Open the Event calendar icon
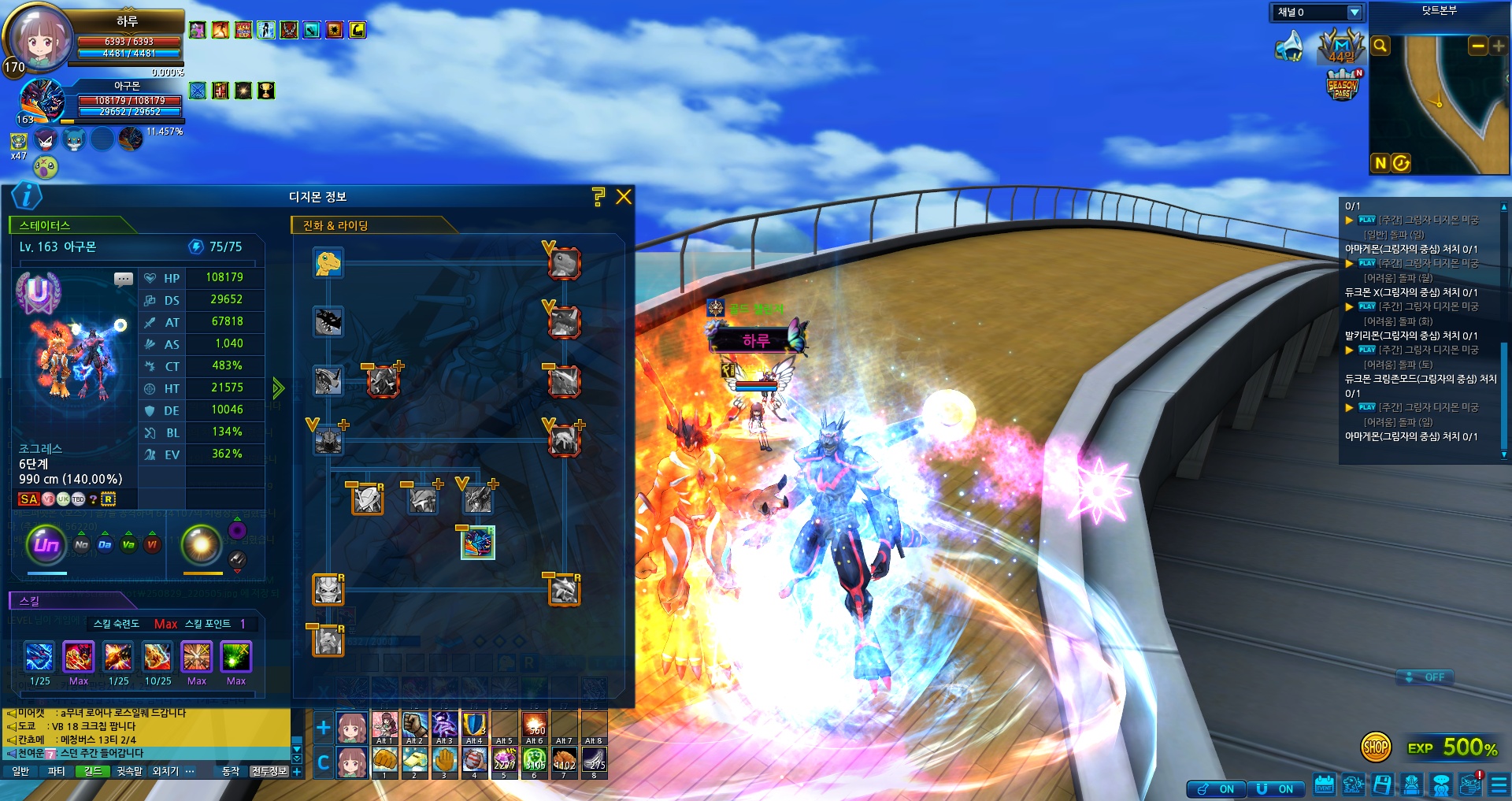This screenshot has height=801, width=1512. pos(1324,785)
